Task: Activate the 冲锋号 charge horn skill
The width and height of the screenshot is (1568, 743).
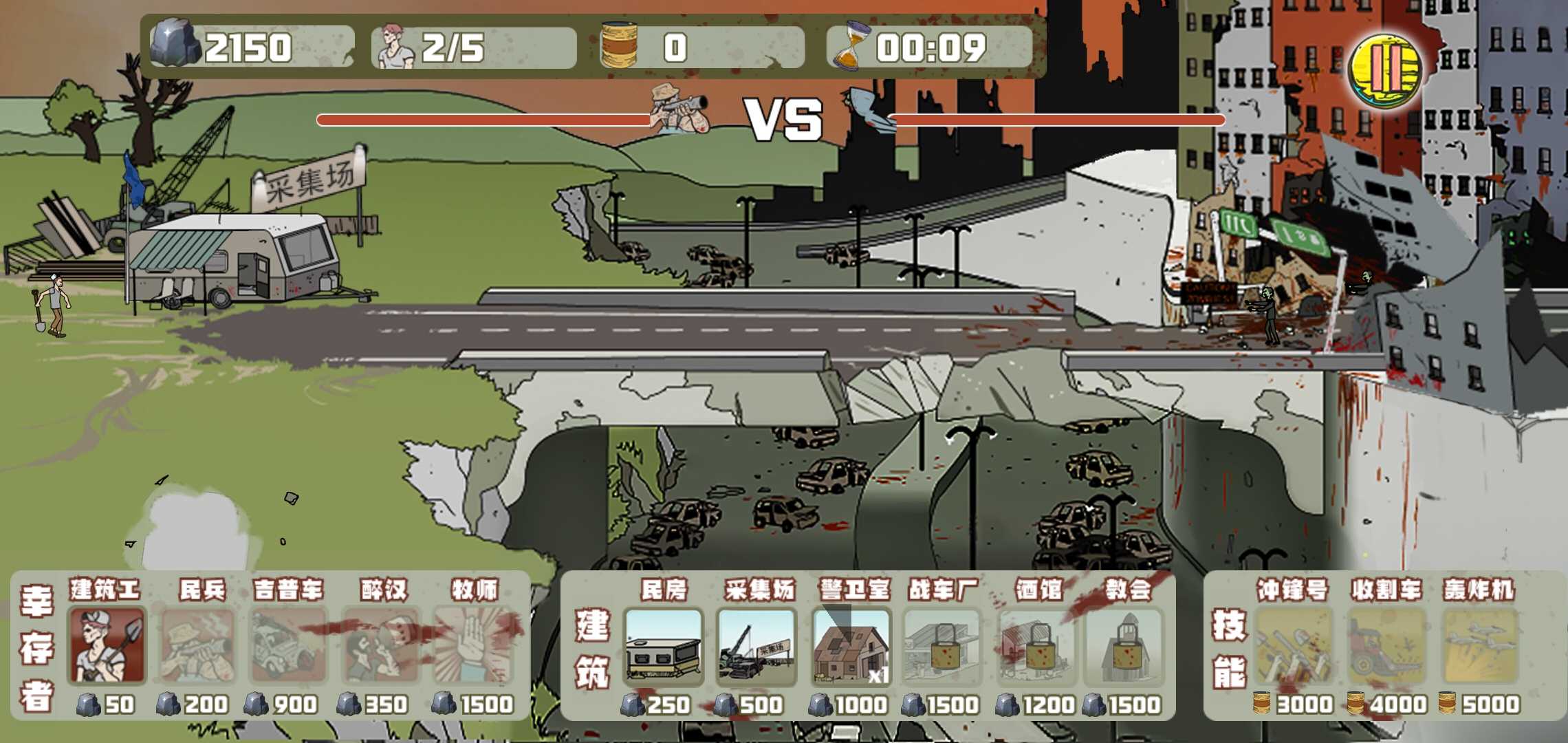Action: (1293, 647)
